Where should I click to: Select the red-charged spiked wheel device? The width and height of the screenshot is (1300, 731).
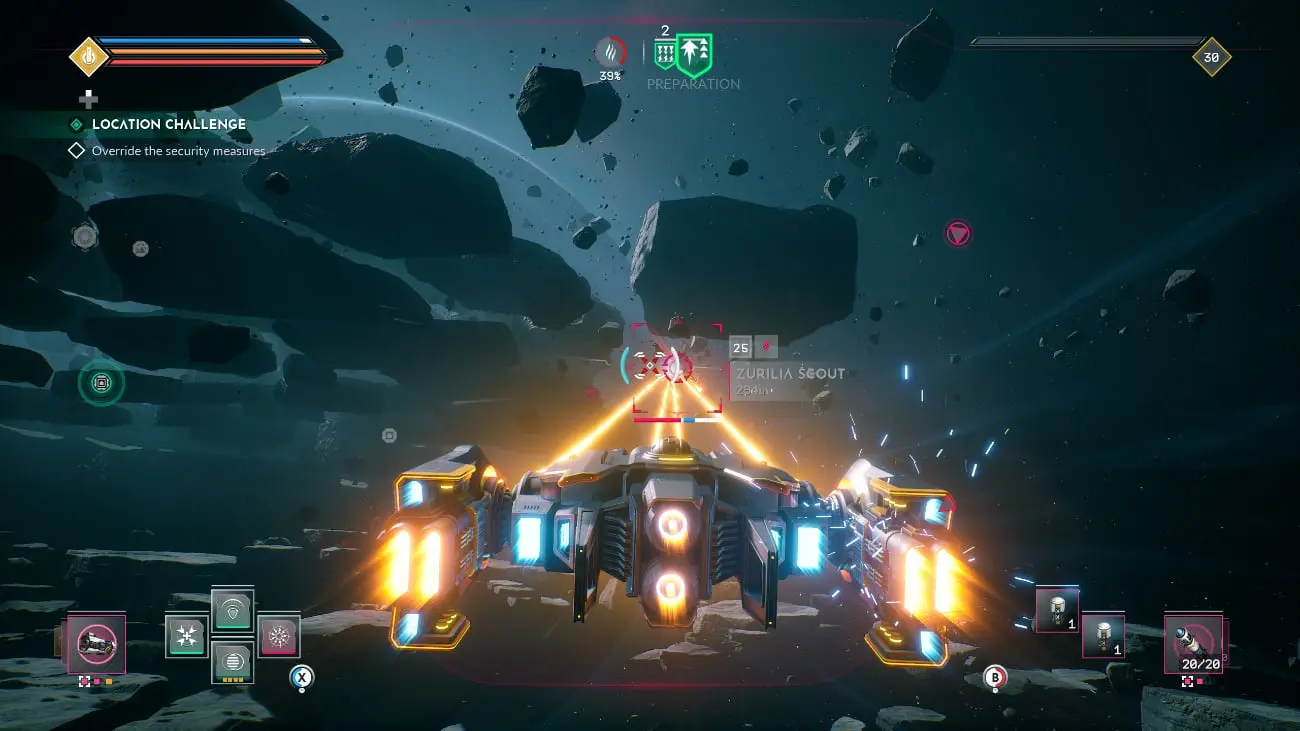[x=280, y=635]
